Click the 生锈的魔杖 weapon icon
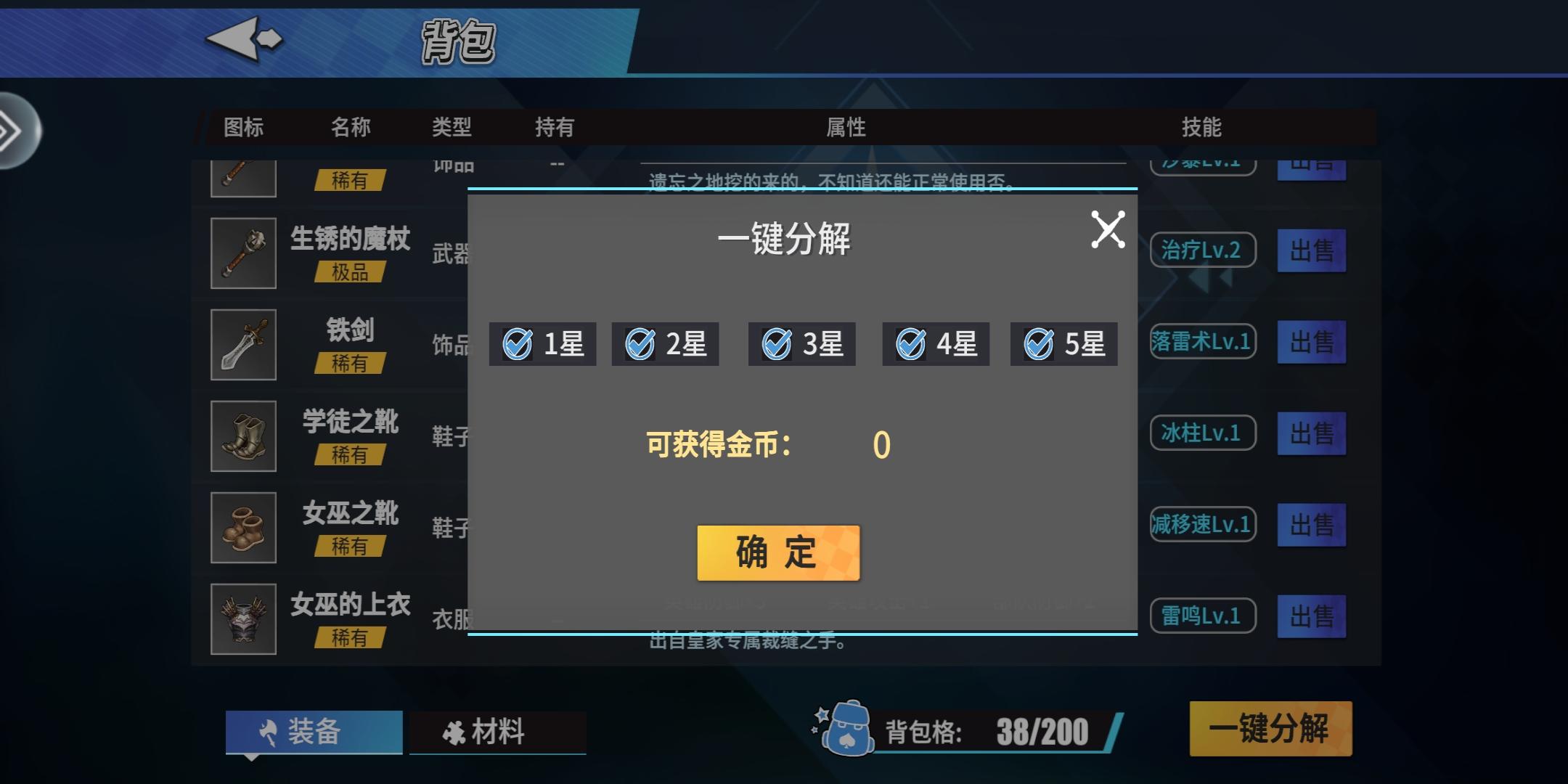The width and height of the screenshot is (1568, 784). coord(242,253)
